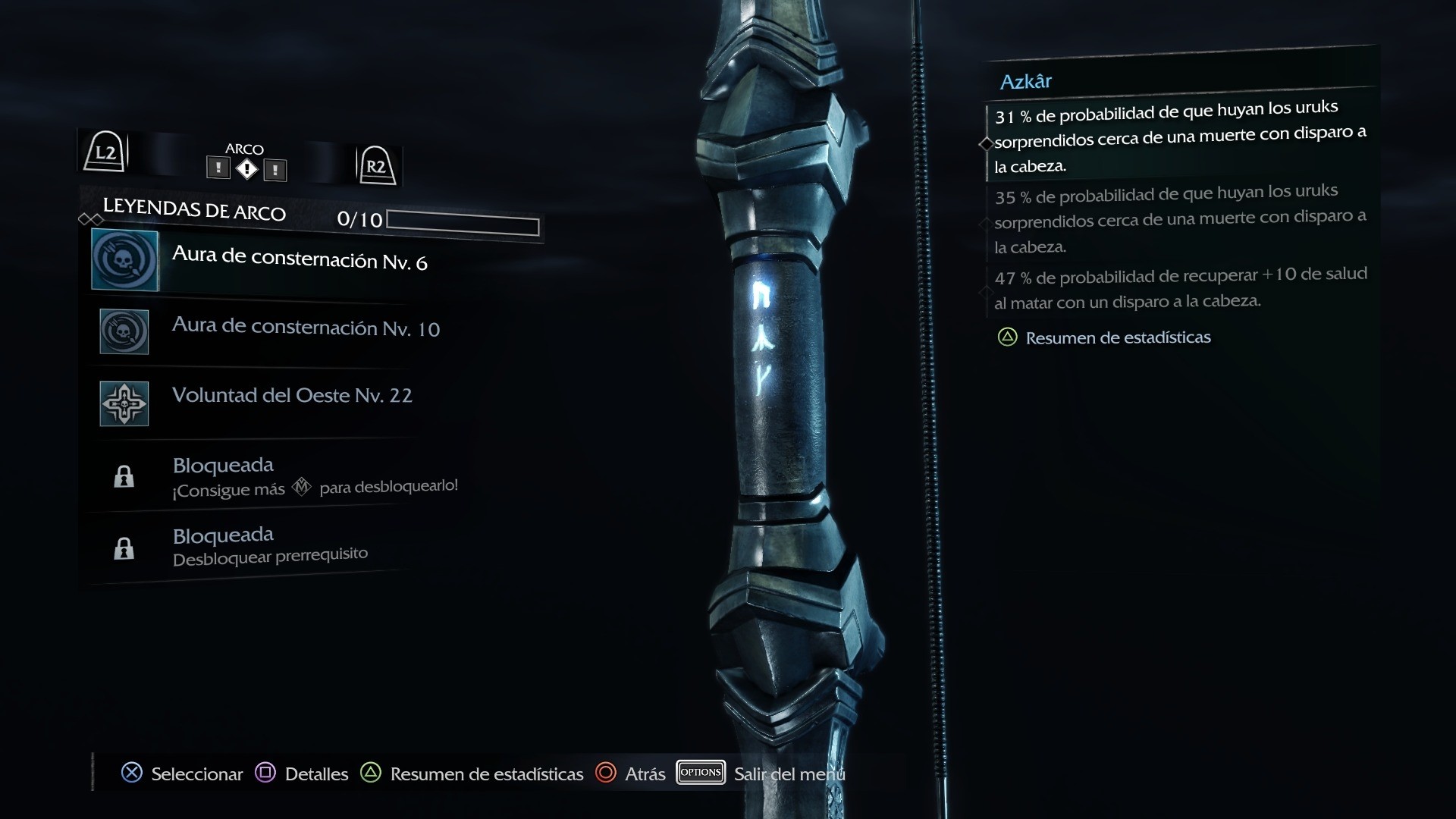The height and width of the screenshot is (819, 1456).
Task: Select the first 31 % flee chance rune slot
Action: [1179, 136]
